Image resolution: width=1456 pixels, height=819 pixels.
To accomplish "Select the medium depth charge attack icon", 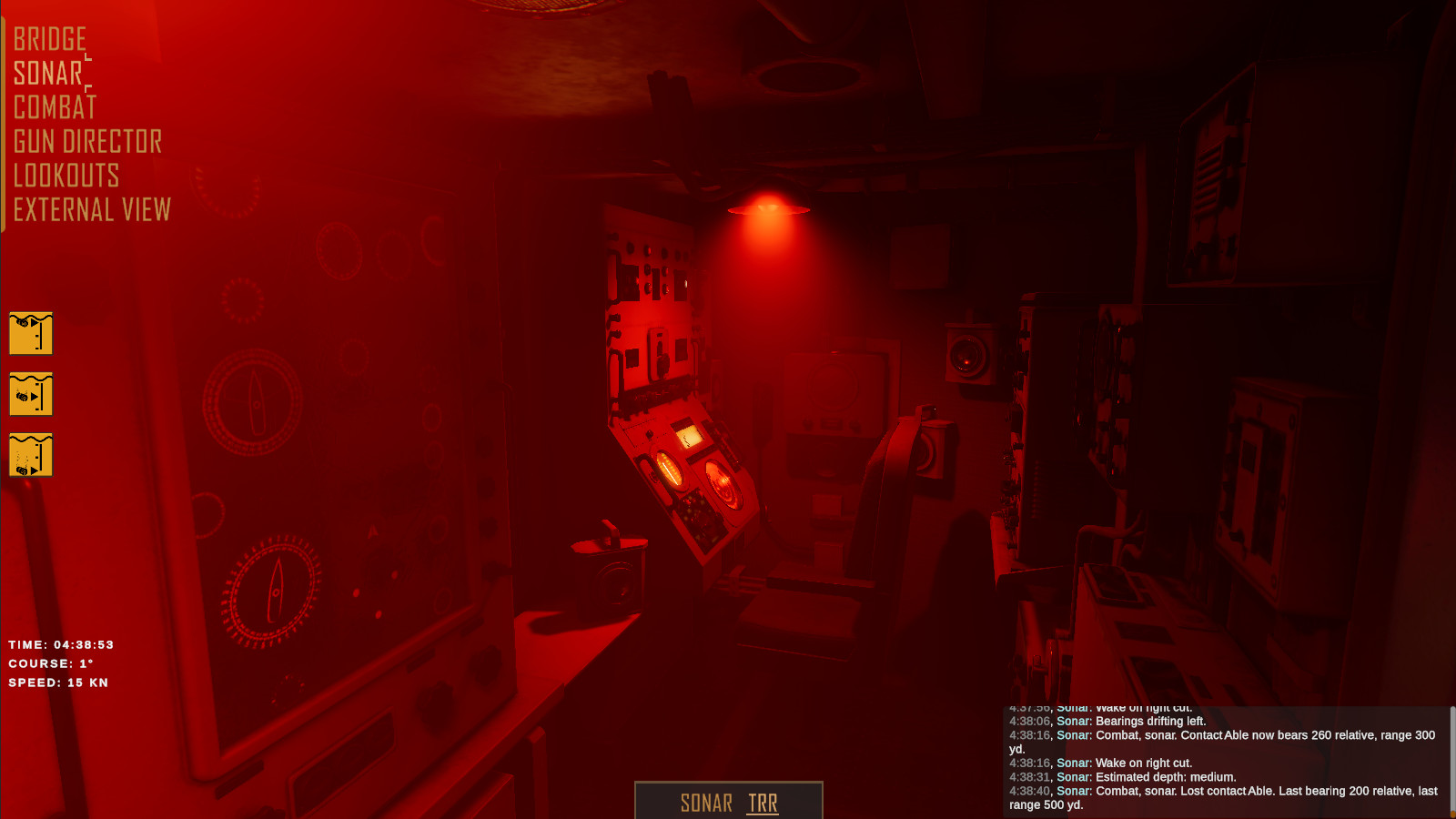I will (31, 396).
